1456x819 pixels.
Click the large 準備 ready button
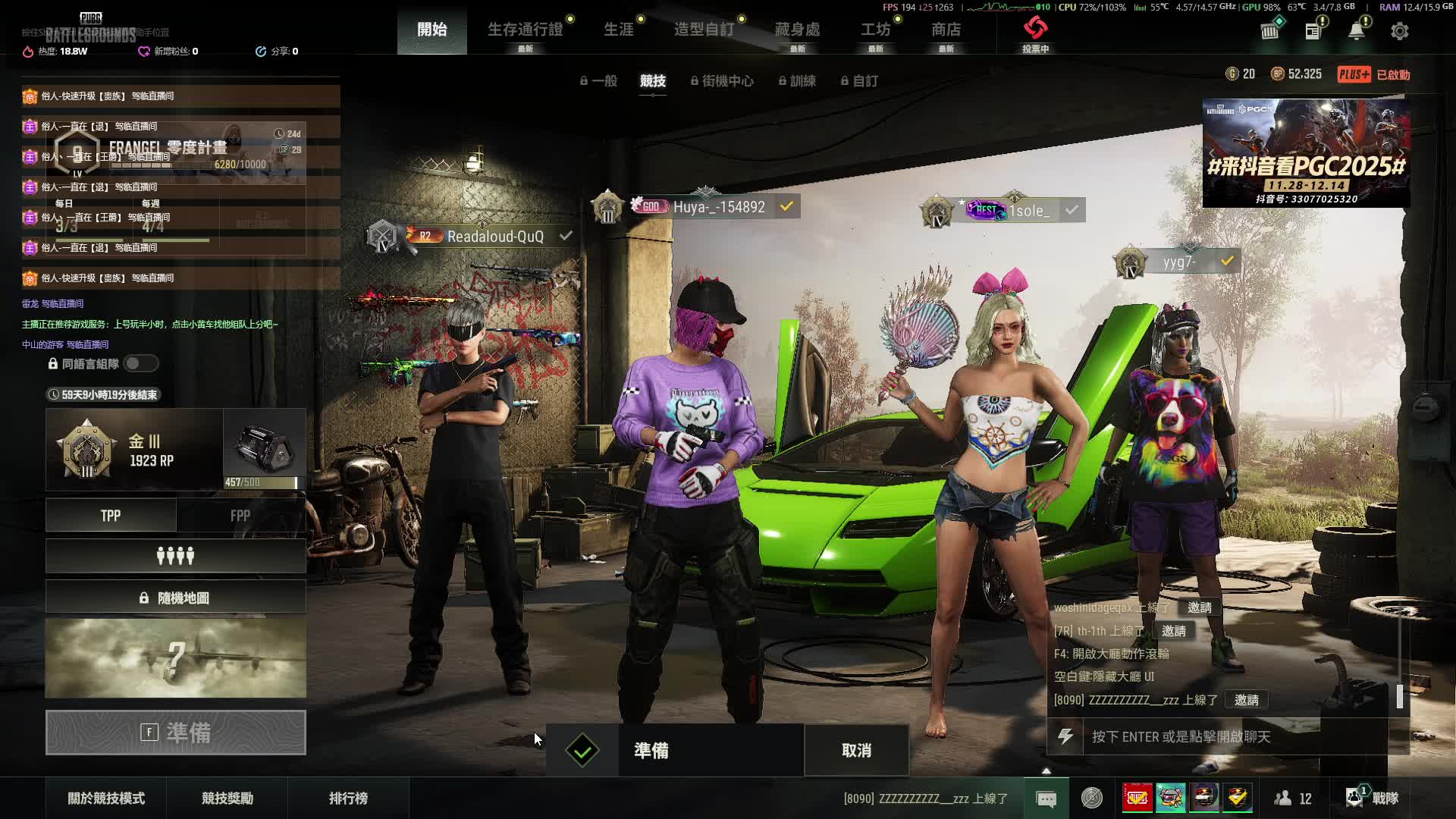175,733
